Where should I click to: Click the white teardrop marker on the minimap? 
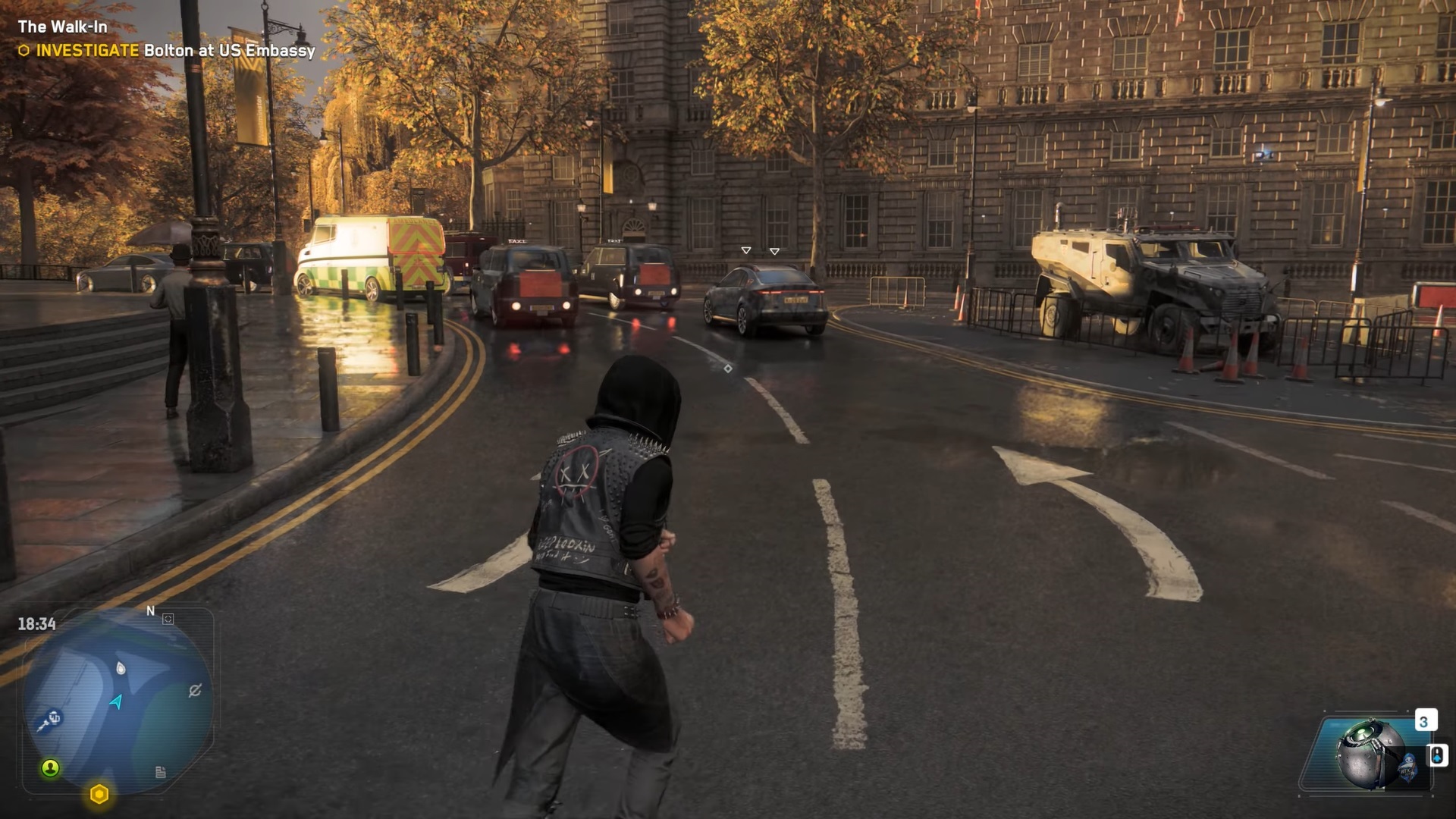pyautogui.click(x=120, y=667)
